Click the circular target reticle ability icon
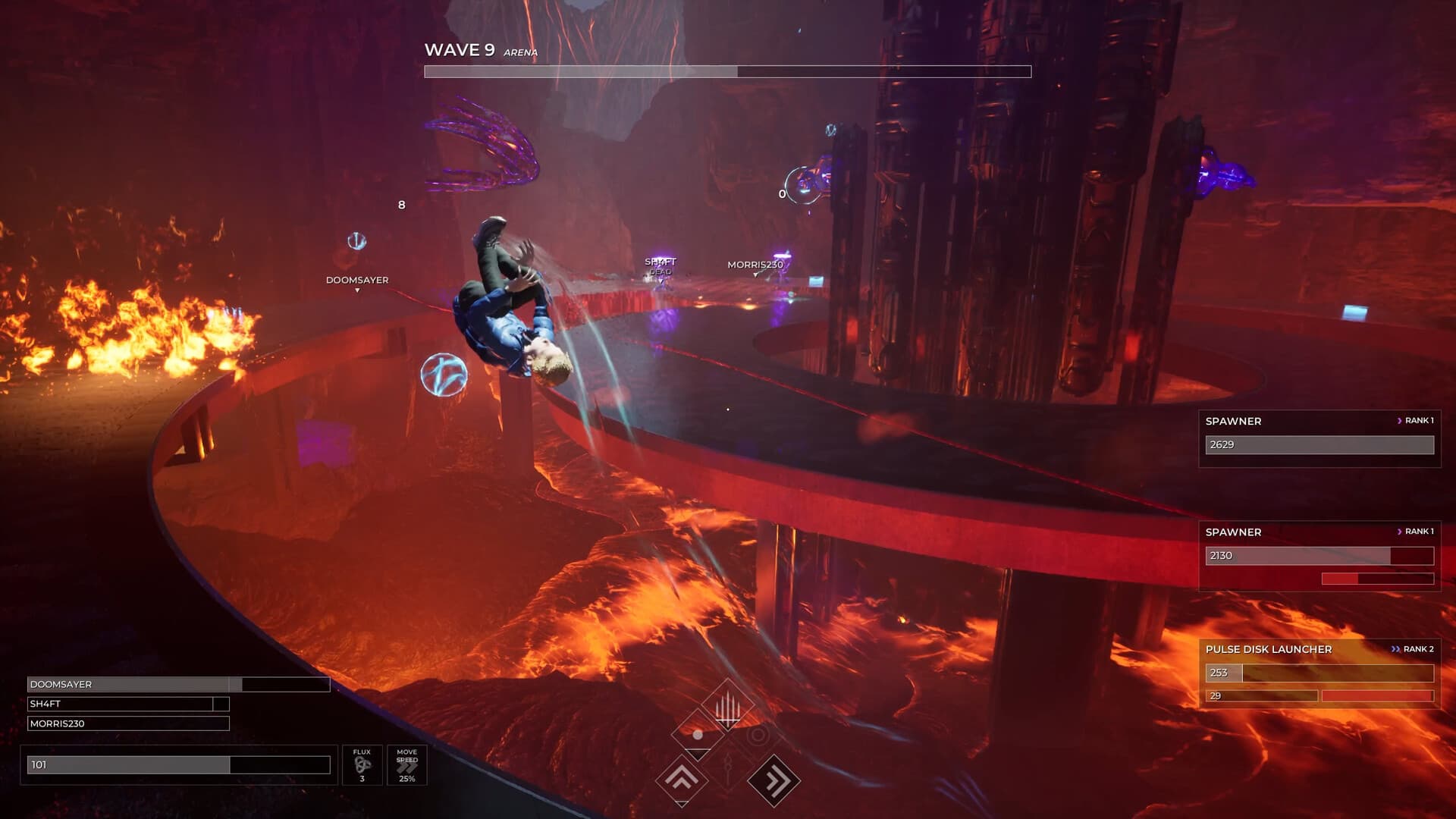Screen dimensions: 1456x819 (757, 735)
